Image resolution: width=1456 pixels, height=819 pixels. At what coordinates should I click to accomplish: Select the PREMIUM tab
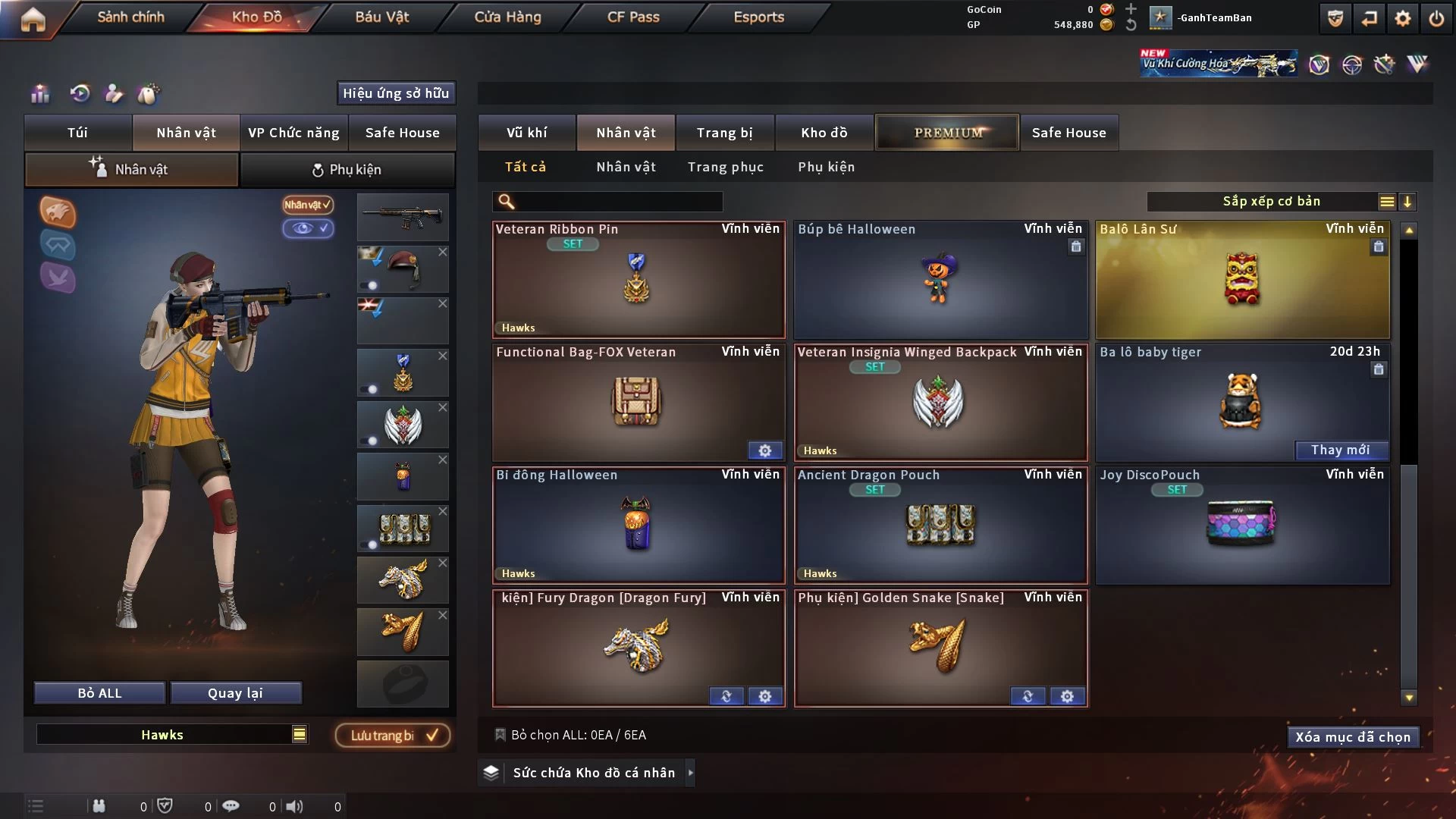(947, 133)
